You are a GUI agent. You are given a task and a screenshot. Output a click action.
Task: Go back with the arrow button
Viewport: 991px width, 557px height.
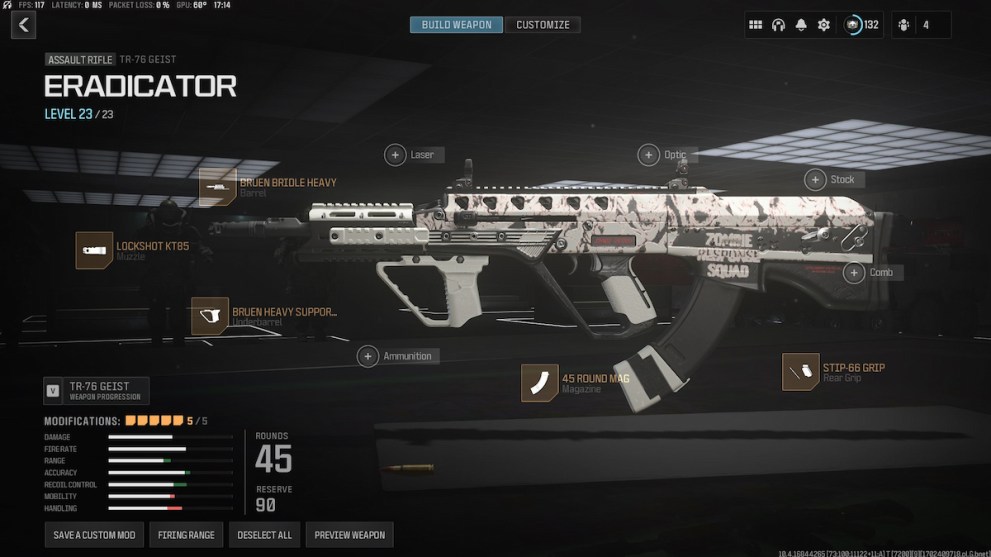(23, 25)
